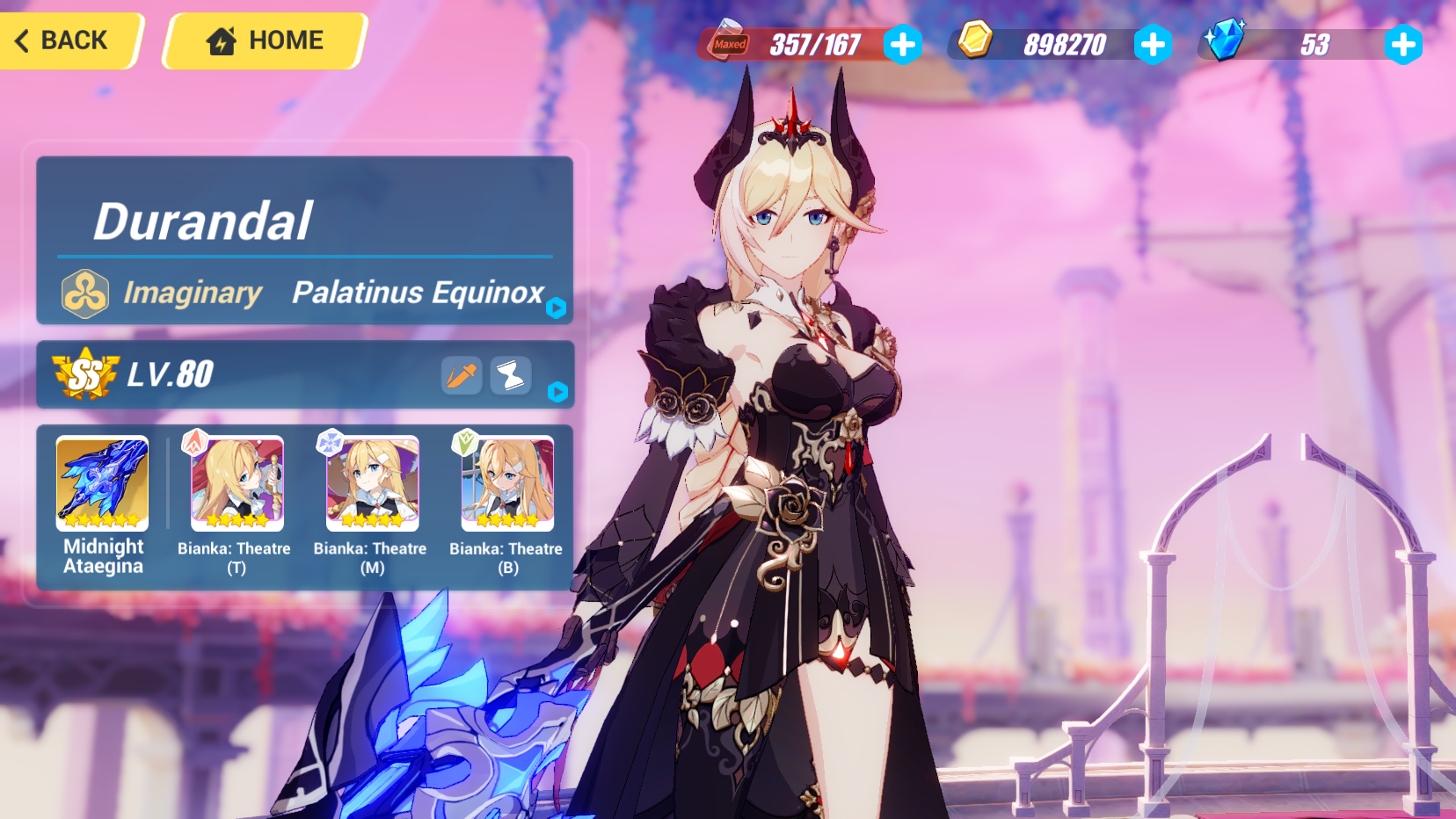Select the Bianka: Theatre (B) stigmata

(x=505, y=484)
